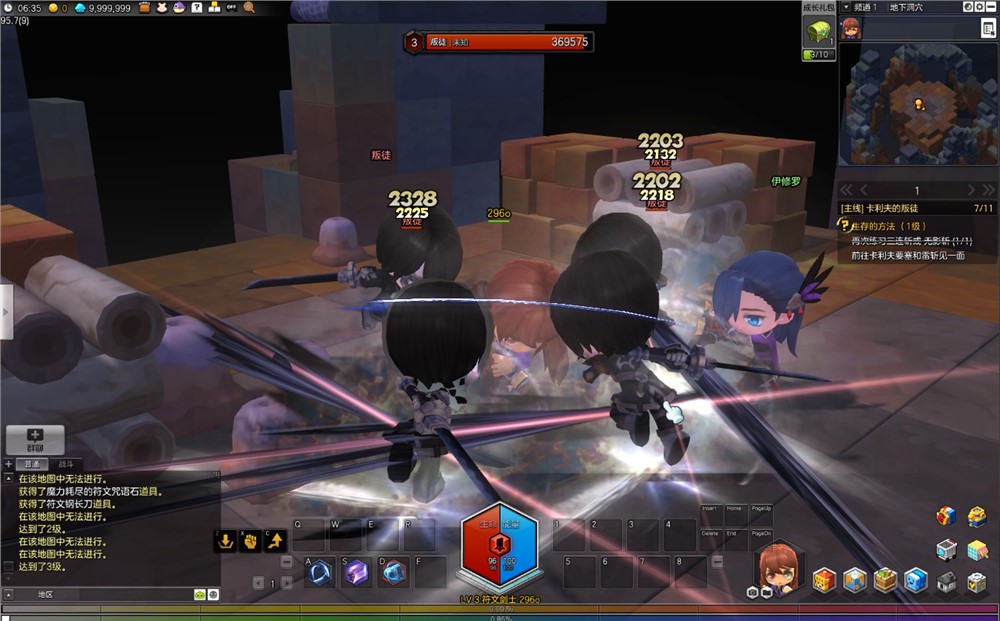Open the blue smiley face cube menu
1000x621 pixels.
pos(915,580)
